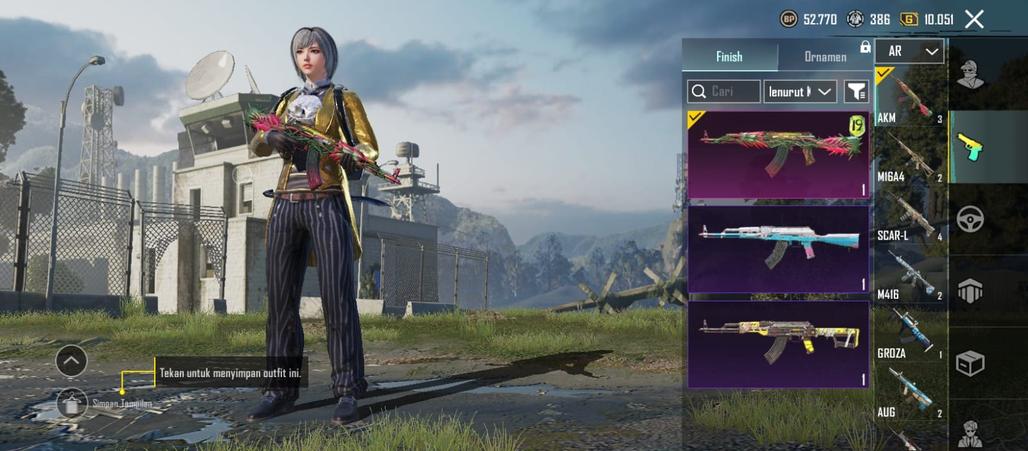1028x451 pixels.
Task: Choose the white and cyan AKM skin
Action: 779,248
